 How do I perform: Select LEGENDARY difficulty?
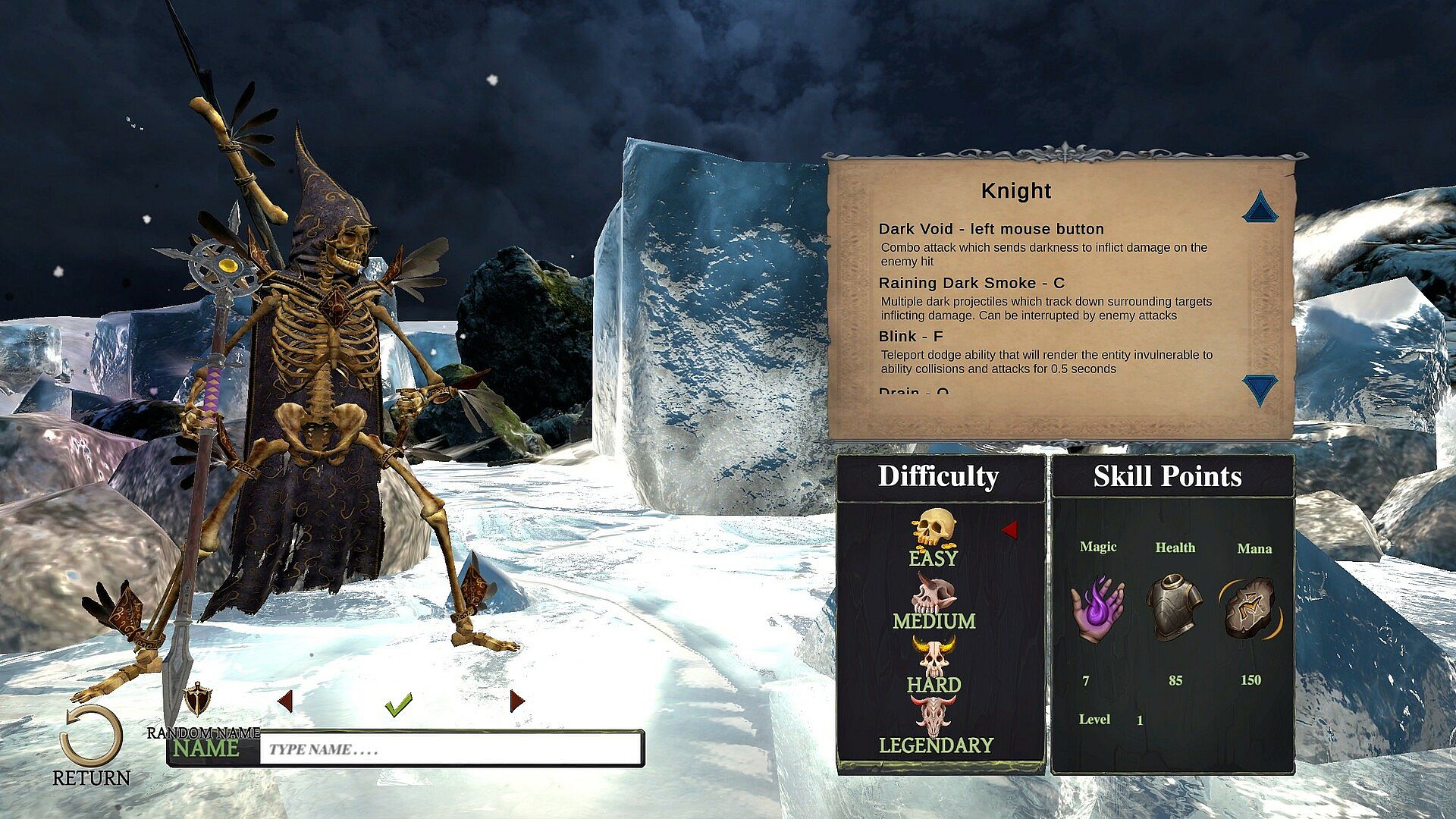tap(935, 728)
